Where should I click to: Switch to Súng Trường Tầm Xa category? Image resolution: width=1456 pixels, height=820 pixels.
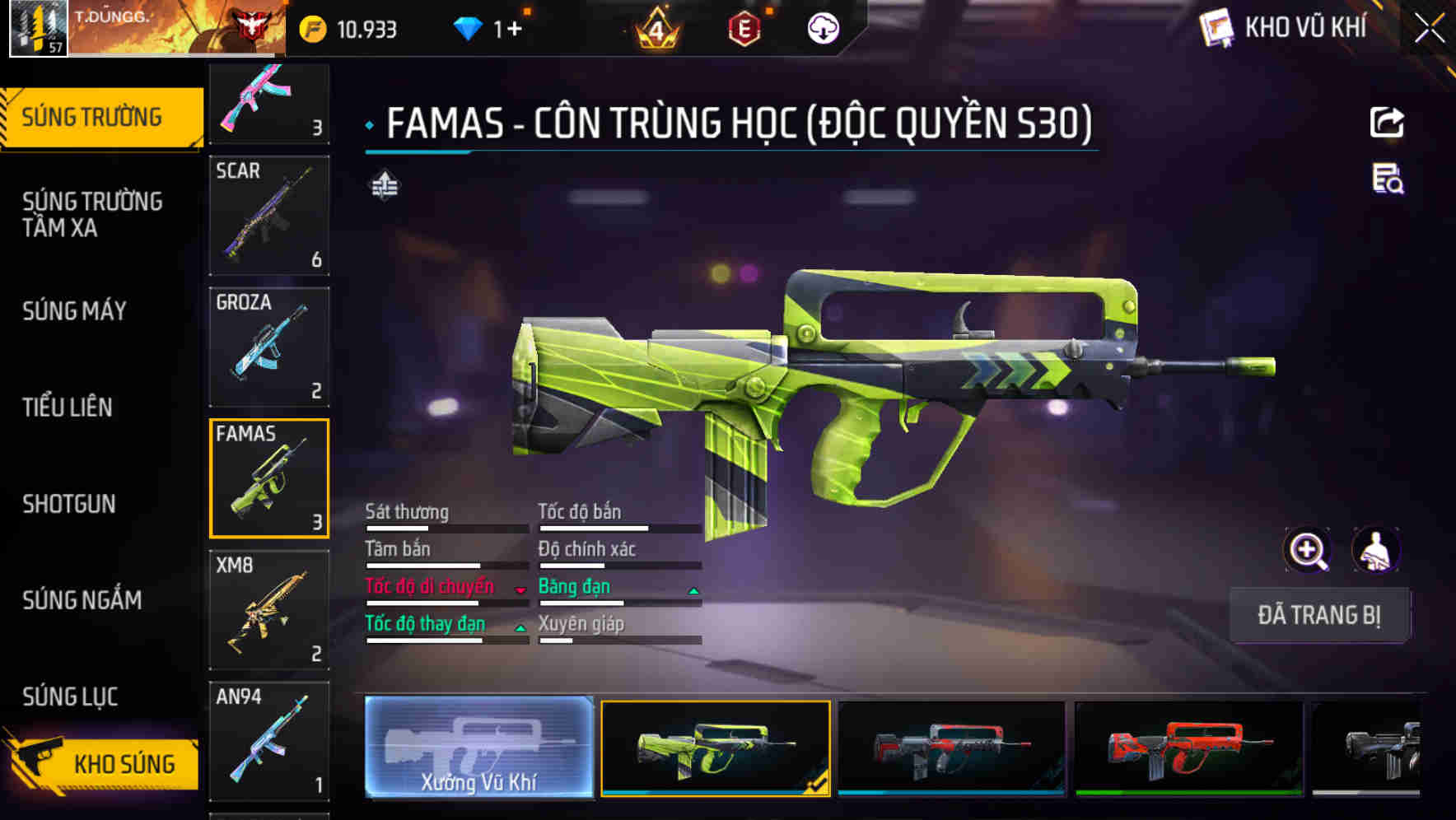pos(92,214)
